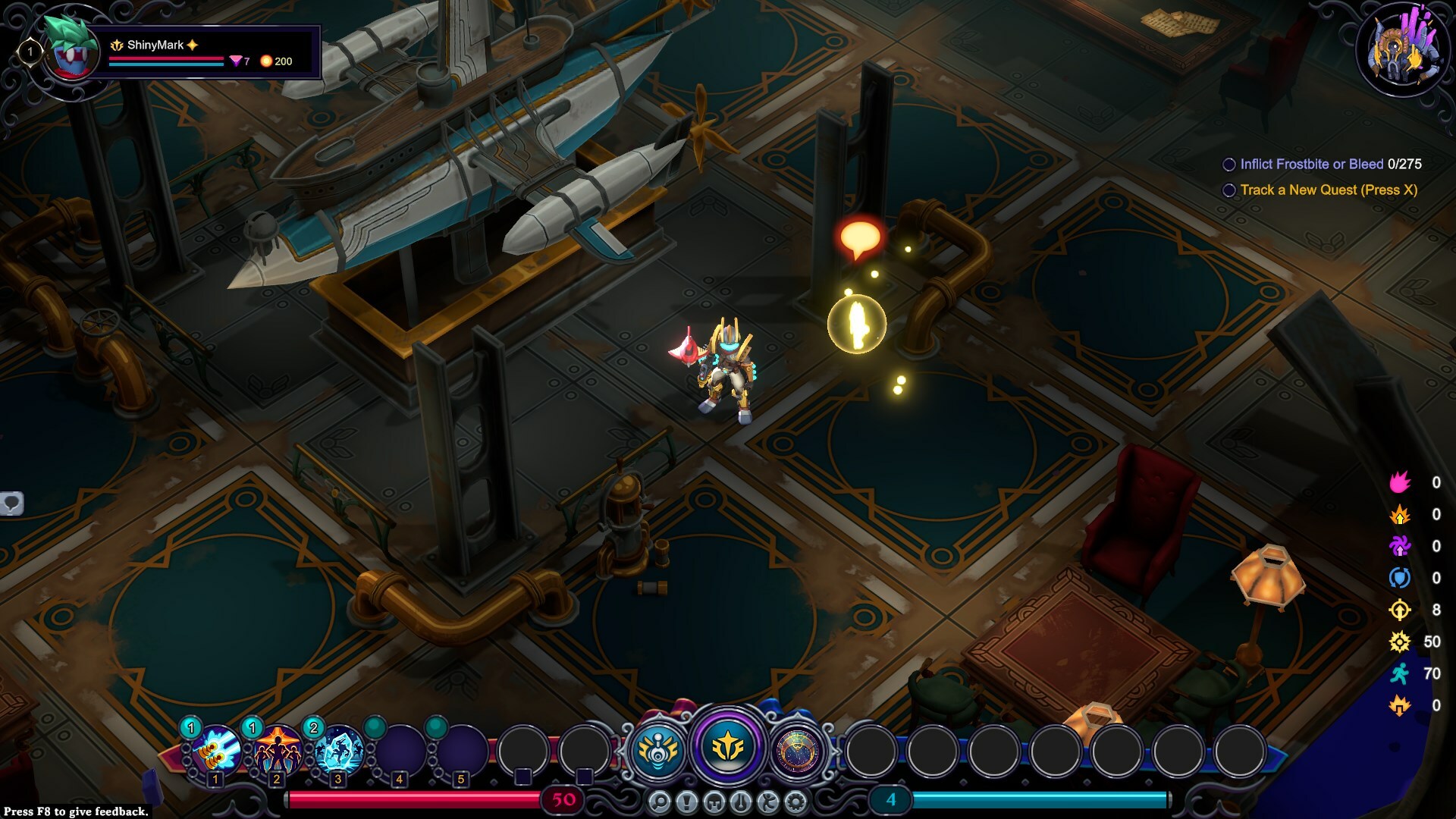
Task: Select the winged joystick emblem button
Action: [657, 751]
